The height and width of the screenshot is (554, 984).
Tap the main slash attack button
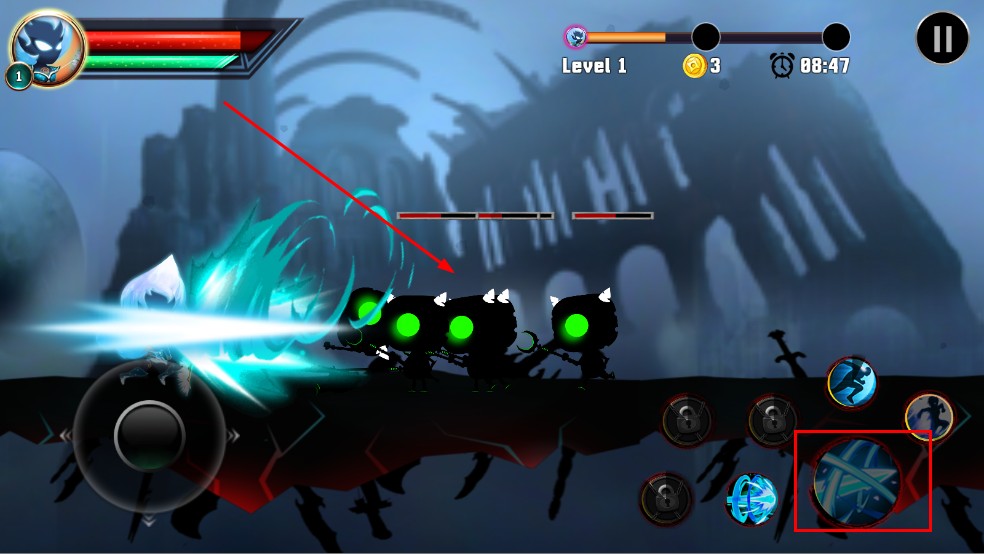[x=856, y=481]
